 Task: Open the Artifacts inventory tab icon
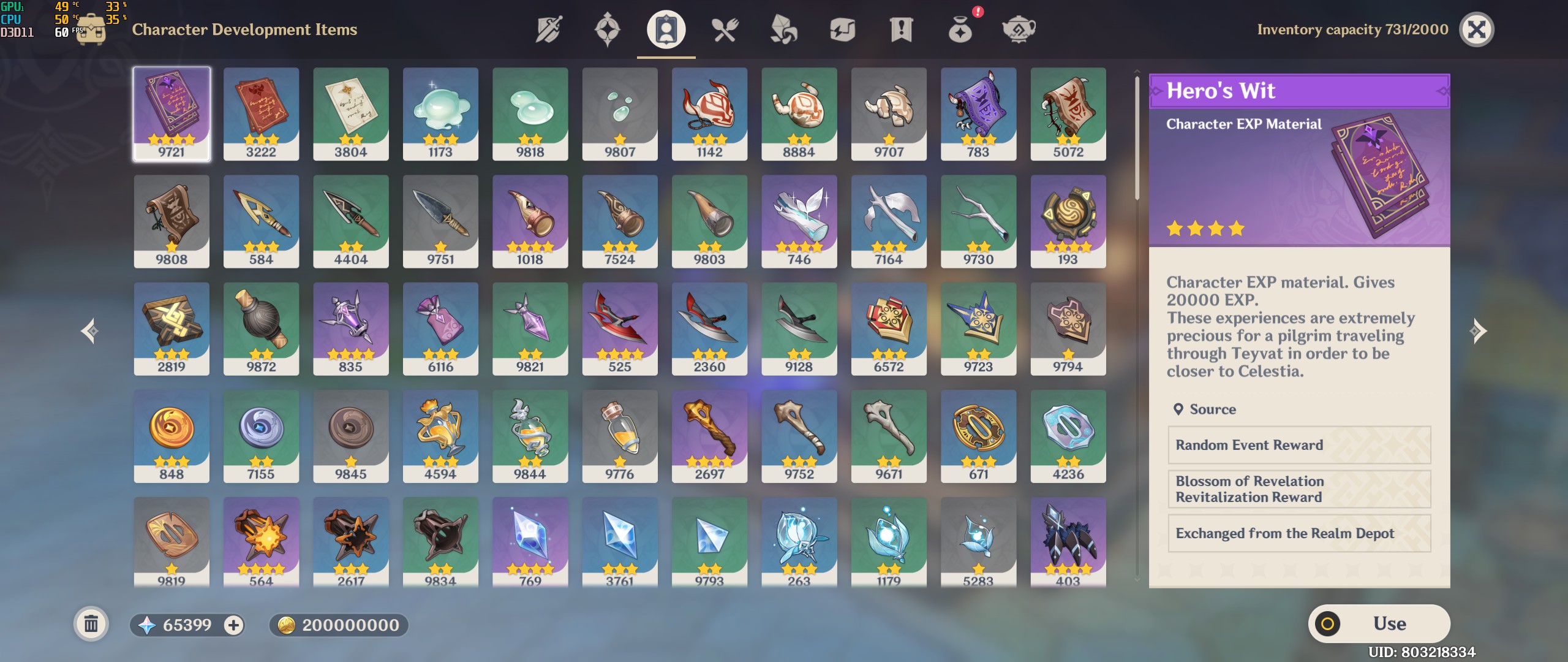click(x=606, y=29)
